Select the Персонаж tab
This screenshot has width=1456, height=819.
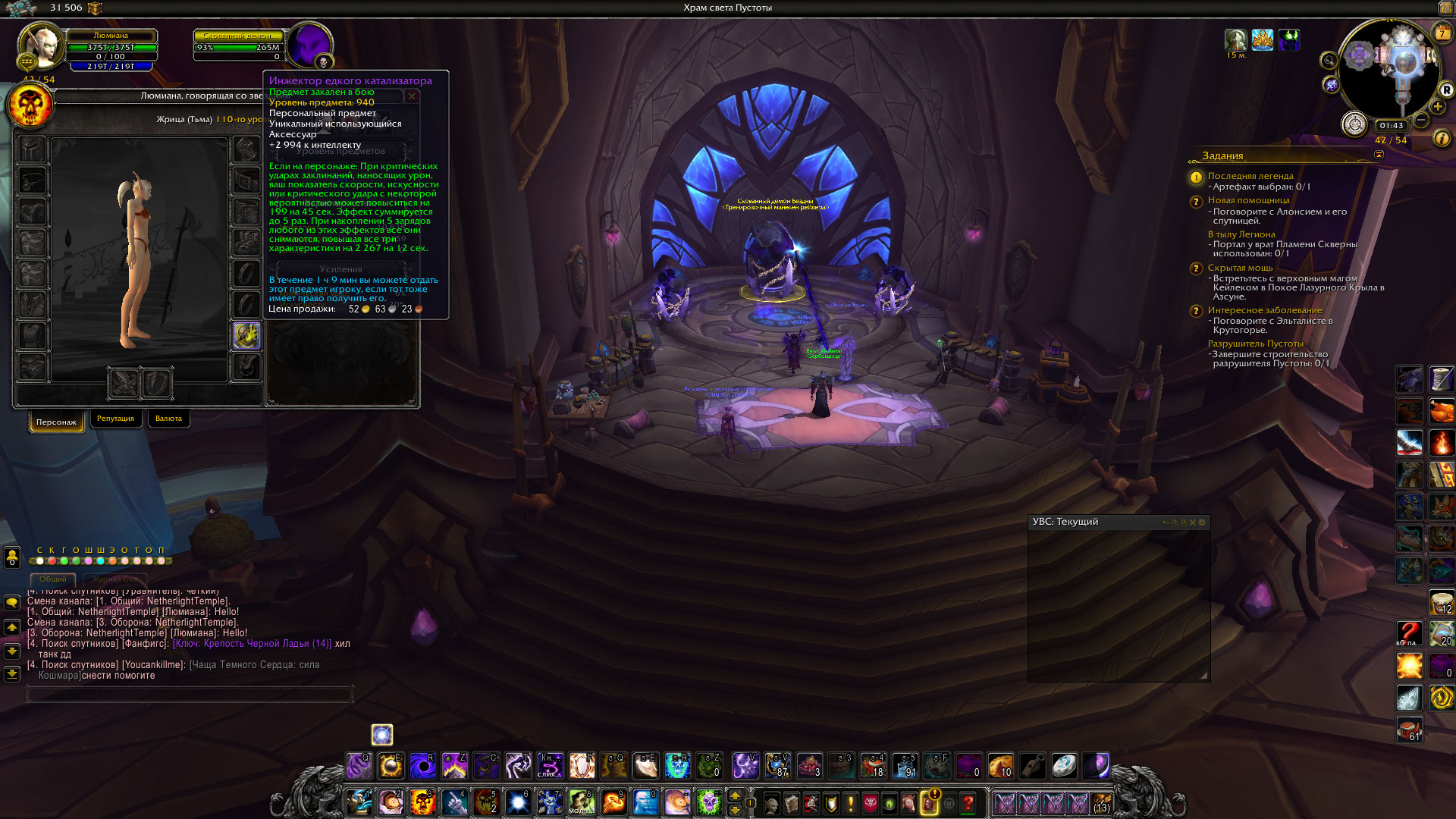[56, 422]
